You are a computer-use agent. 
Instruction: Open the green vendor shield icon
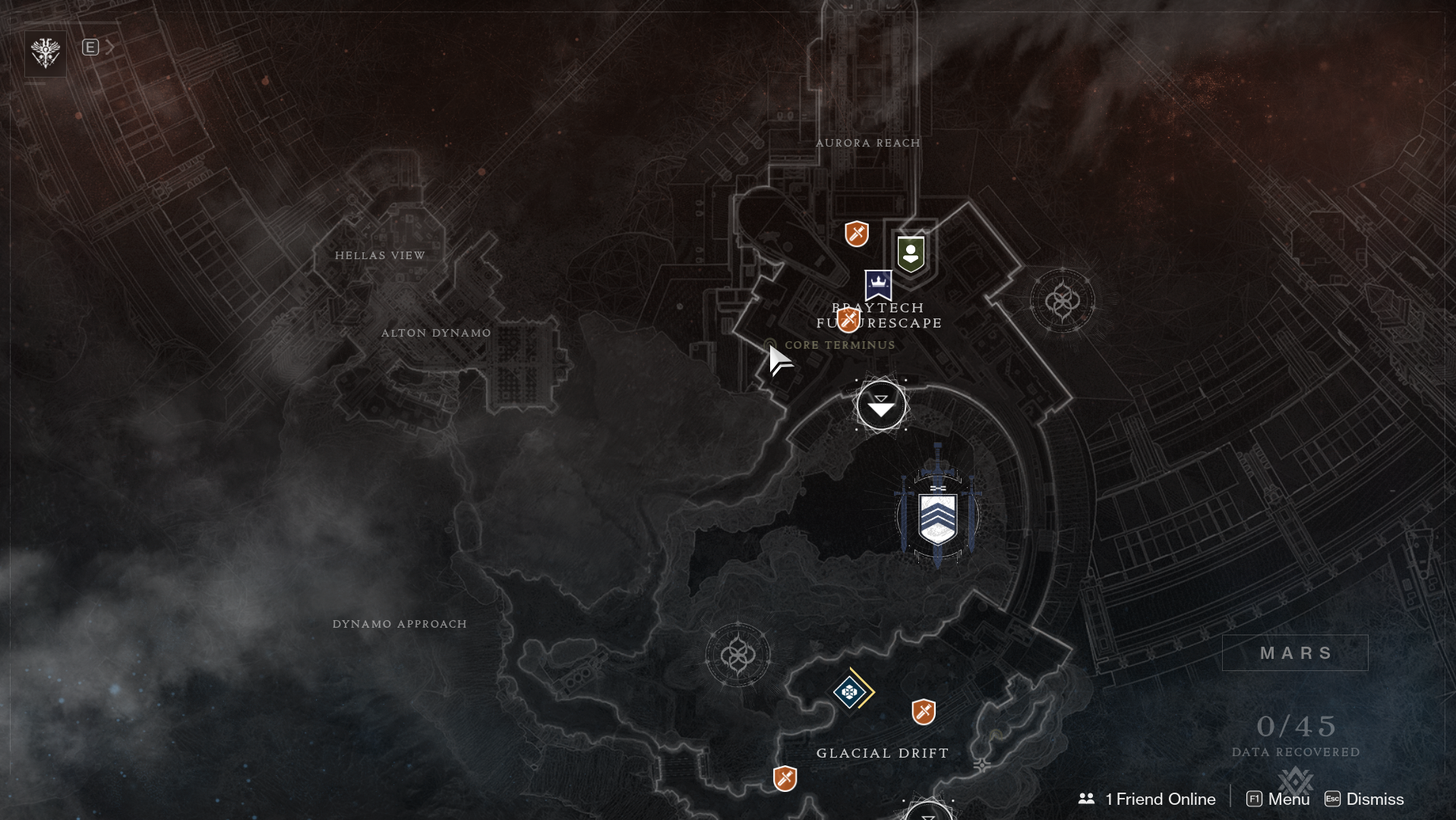(x=911, y=254)
